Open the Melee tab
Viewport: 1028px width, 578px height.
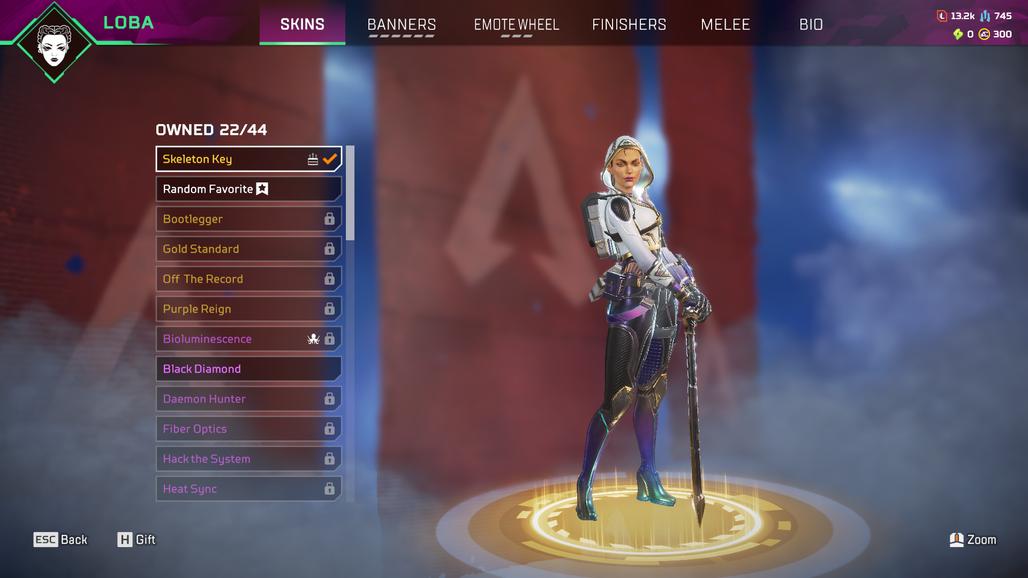pyautogui.click(x=725, y=24)
